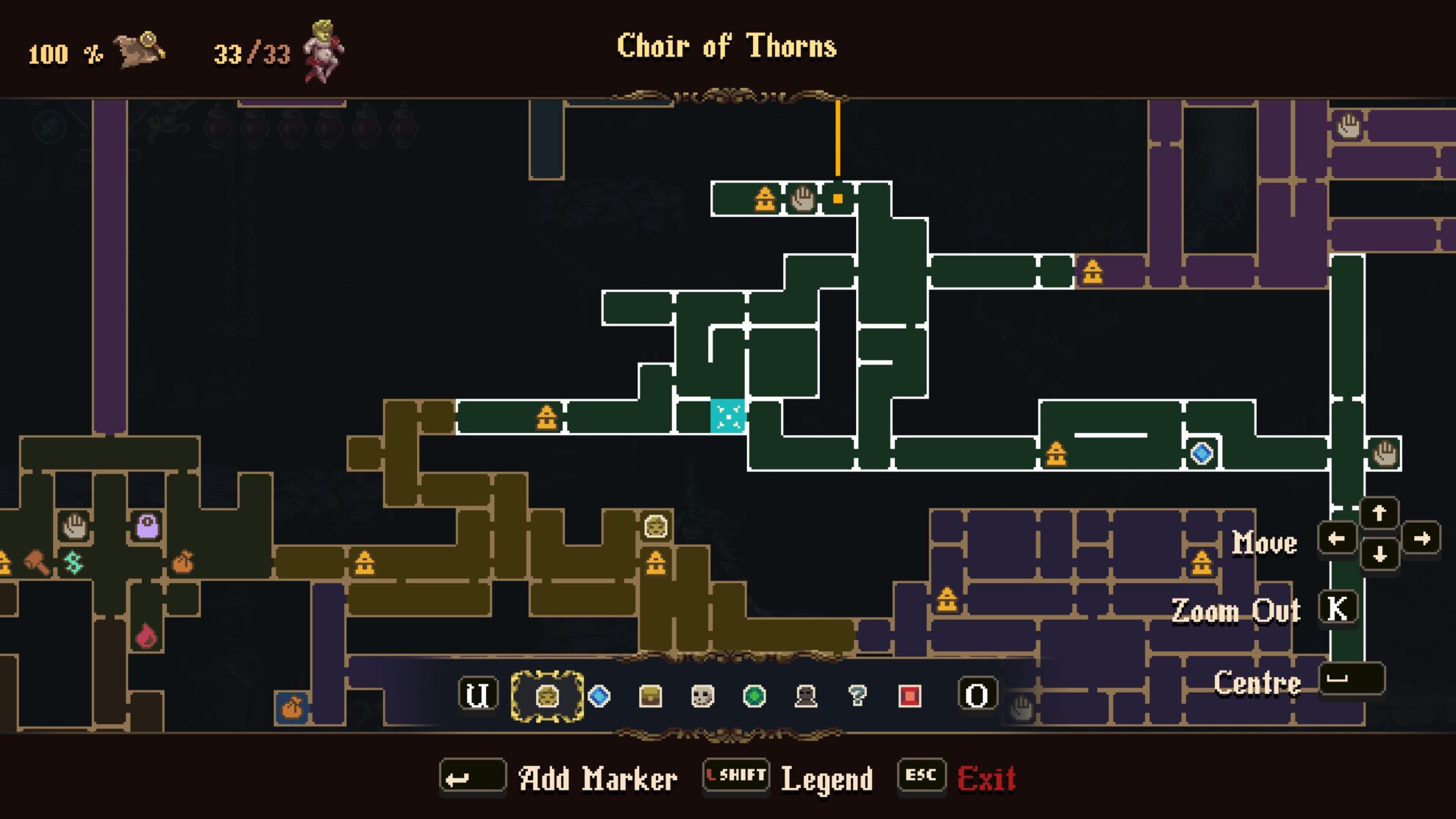Image resolution: width=1456 pixels, height=819 pixels.
Task: Click the cyan current-location room tile
Action: (x=728, y=416)
